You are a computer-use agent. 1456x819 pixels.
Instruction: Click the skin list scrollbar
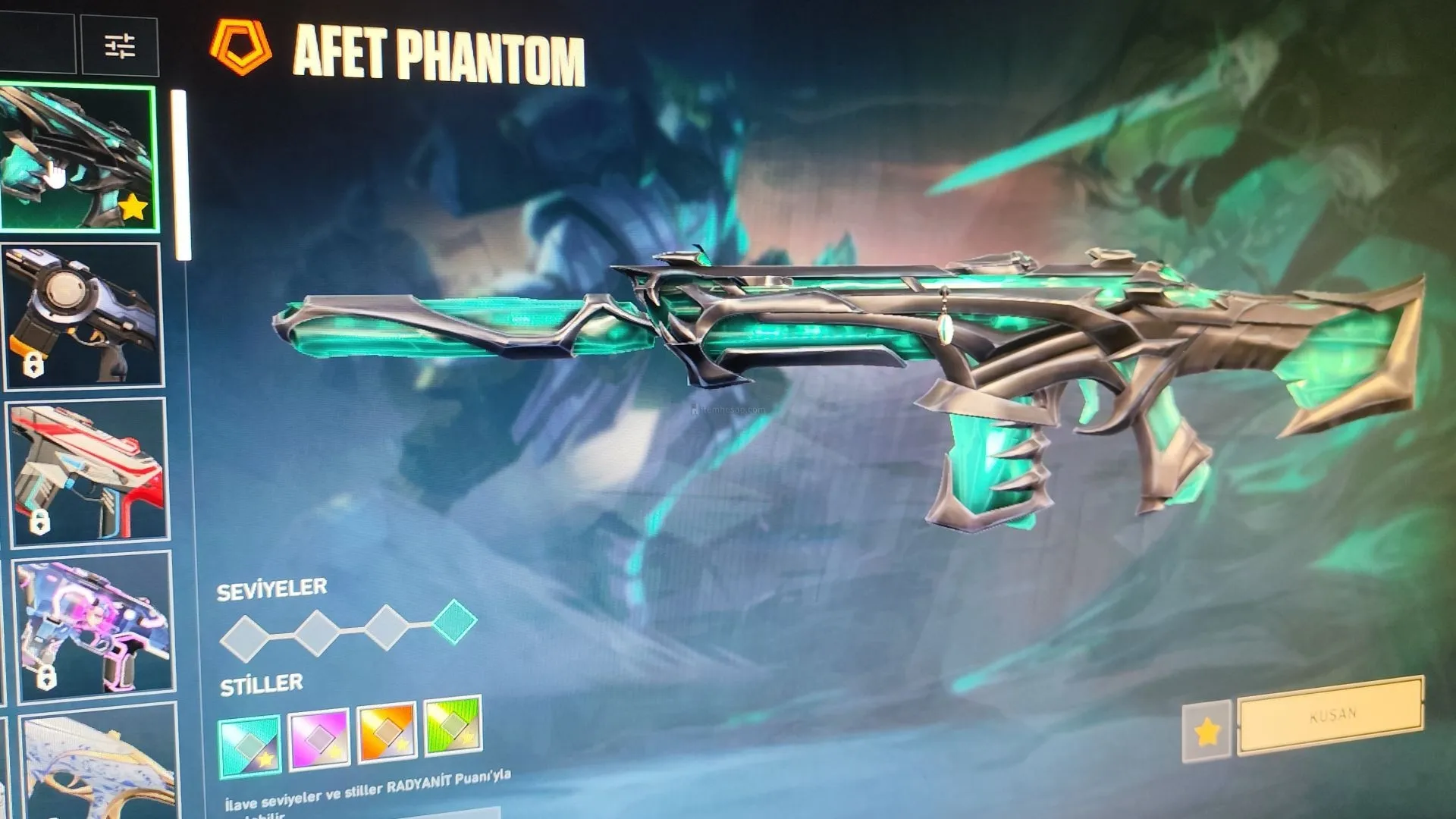pos(181,174)
